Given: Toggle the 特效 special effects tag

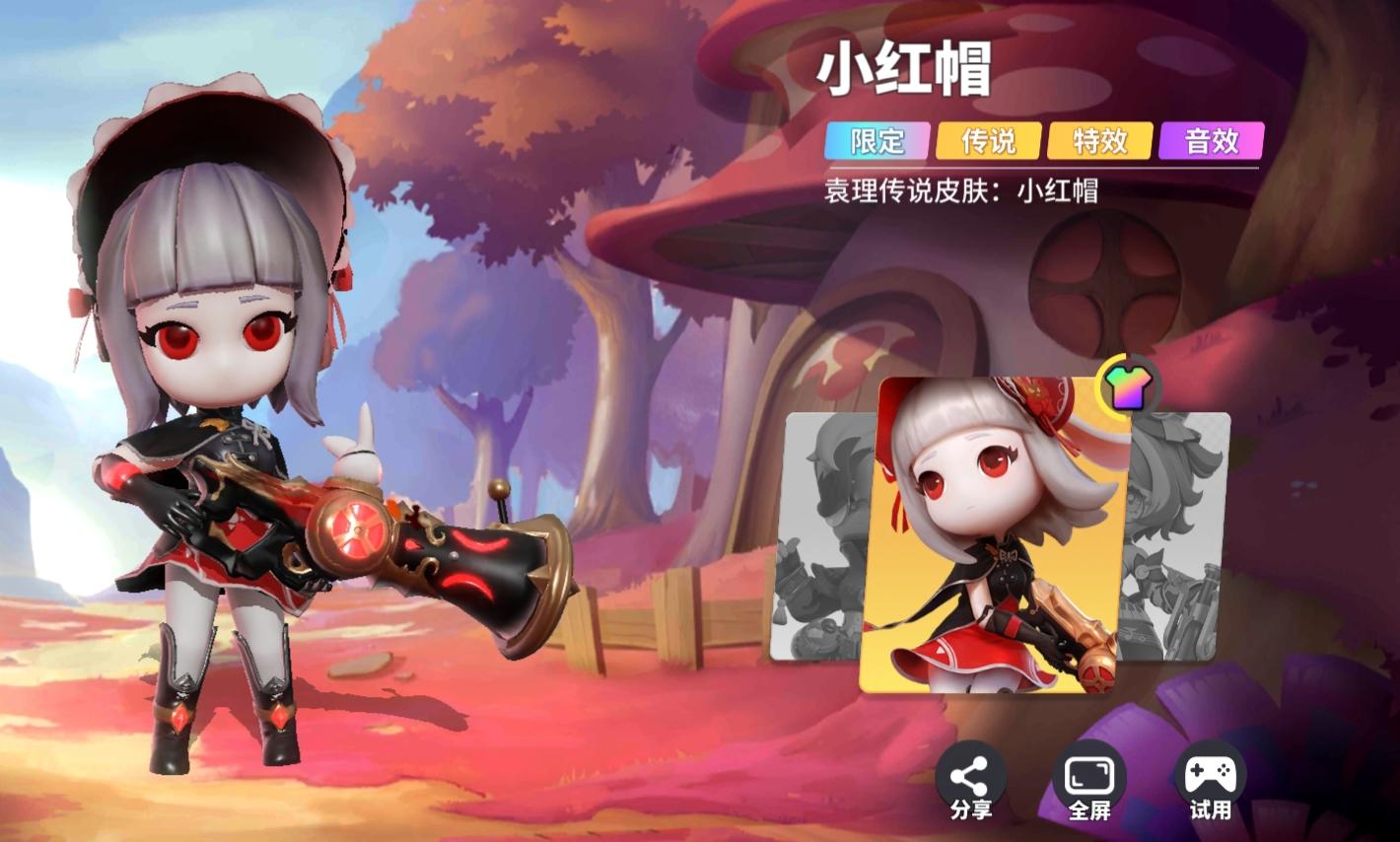Looking at the screenshot, I should coord(1099,142).
